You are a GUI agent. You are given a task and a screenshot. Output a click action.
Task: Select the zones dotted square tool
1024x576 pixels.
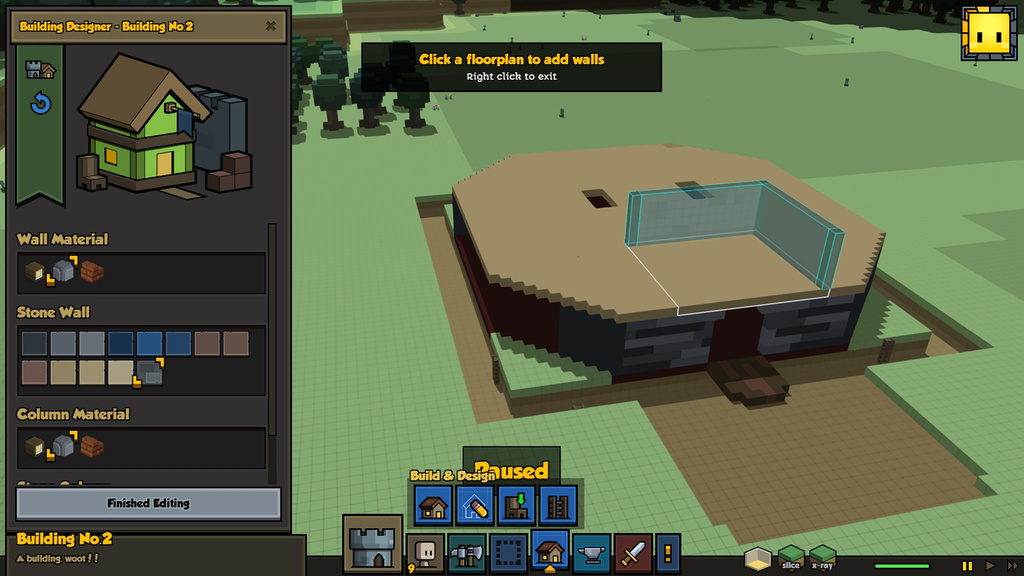coord(508,552)
